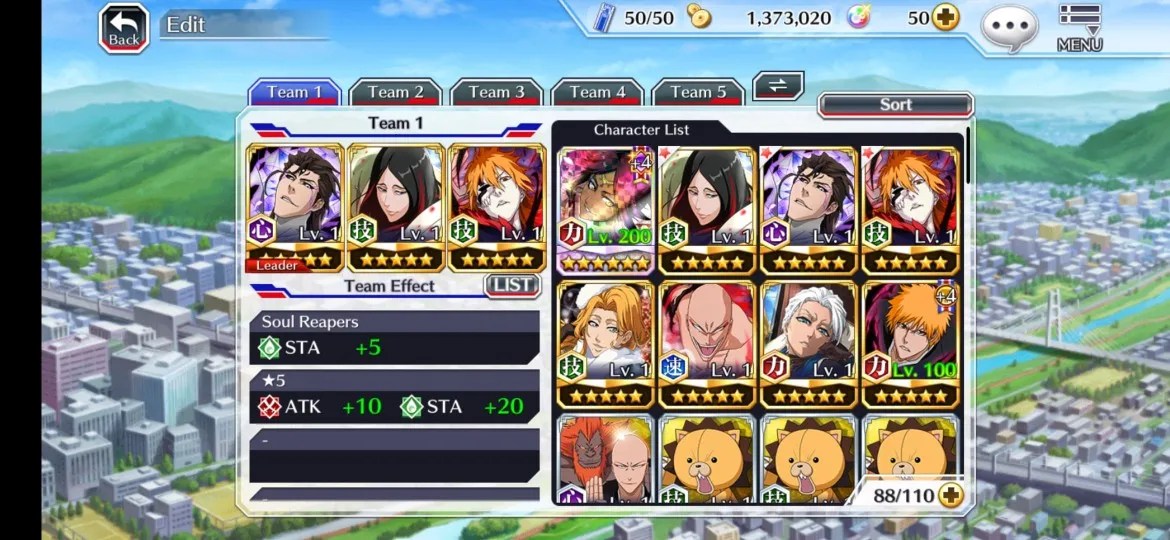Expand character capacity with 88/110 plus button
1170x540 pixels.
pos(949,494)
